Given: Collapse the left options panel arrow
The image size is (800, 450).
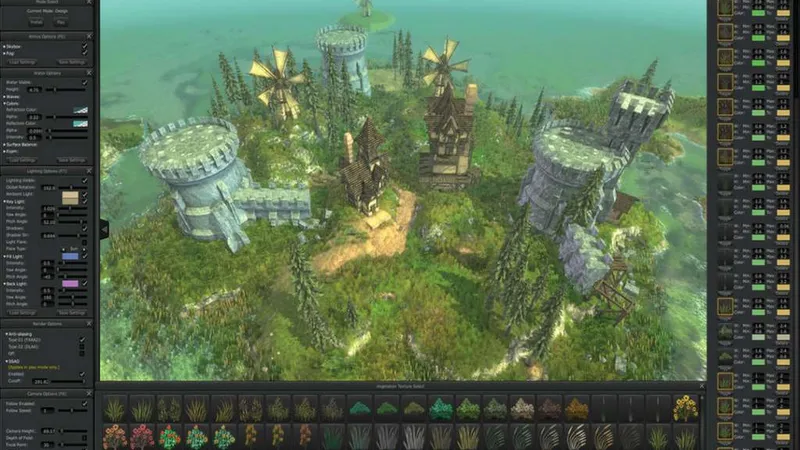Looking at the screenshot, I should [102, 228].
